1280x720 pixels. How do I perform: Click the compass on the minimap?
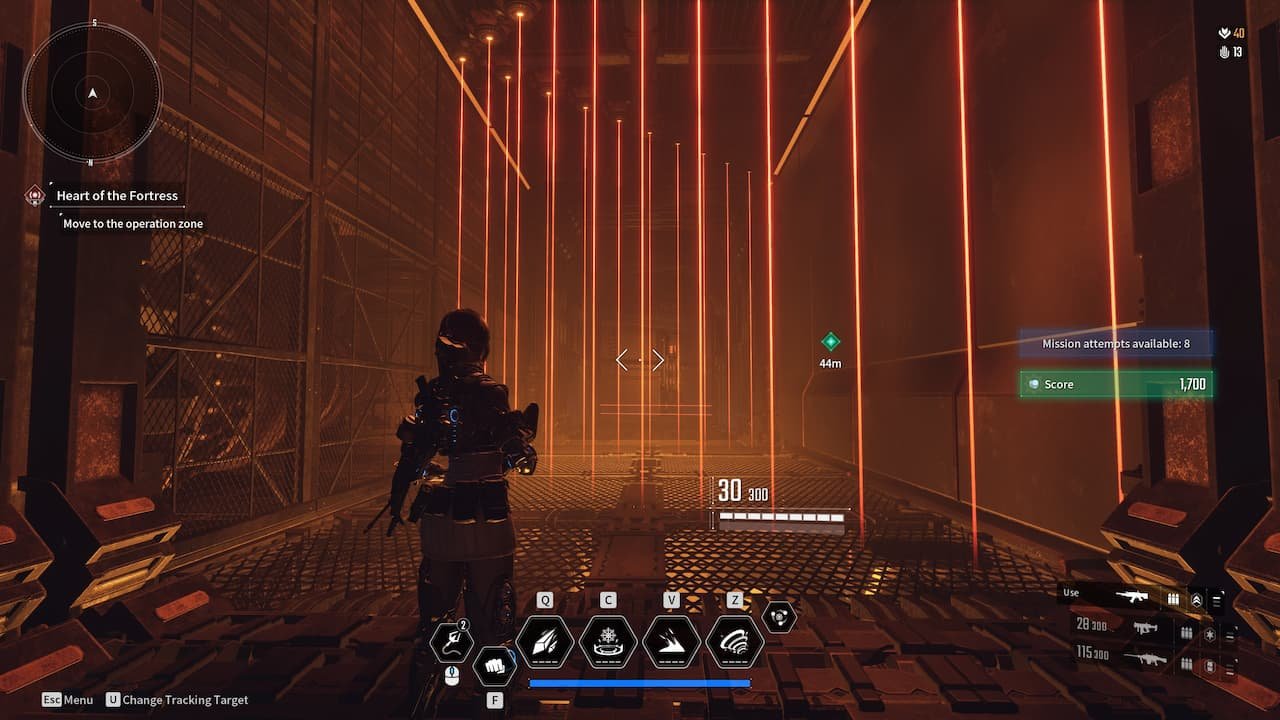92,92
